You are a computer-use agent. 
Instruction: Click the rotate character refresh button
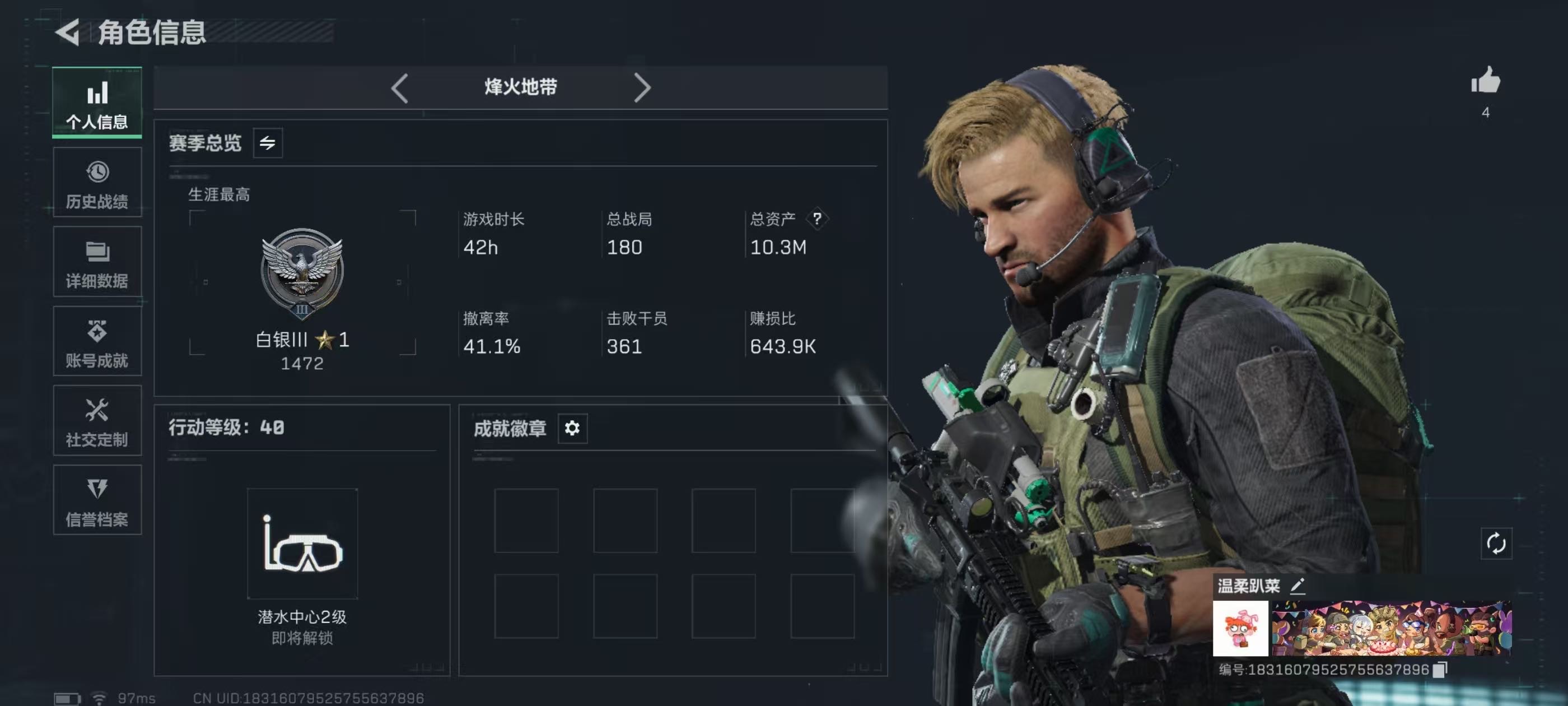click(1496, 544)
